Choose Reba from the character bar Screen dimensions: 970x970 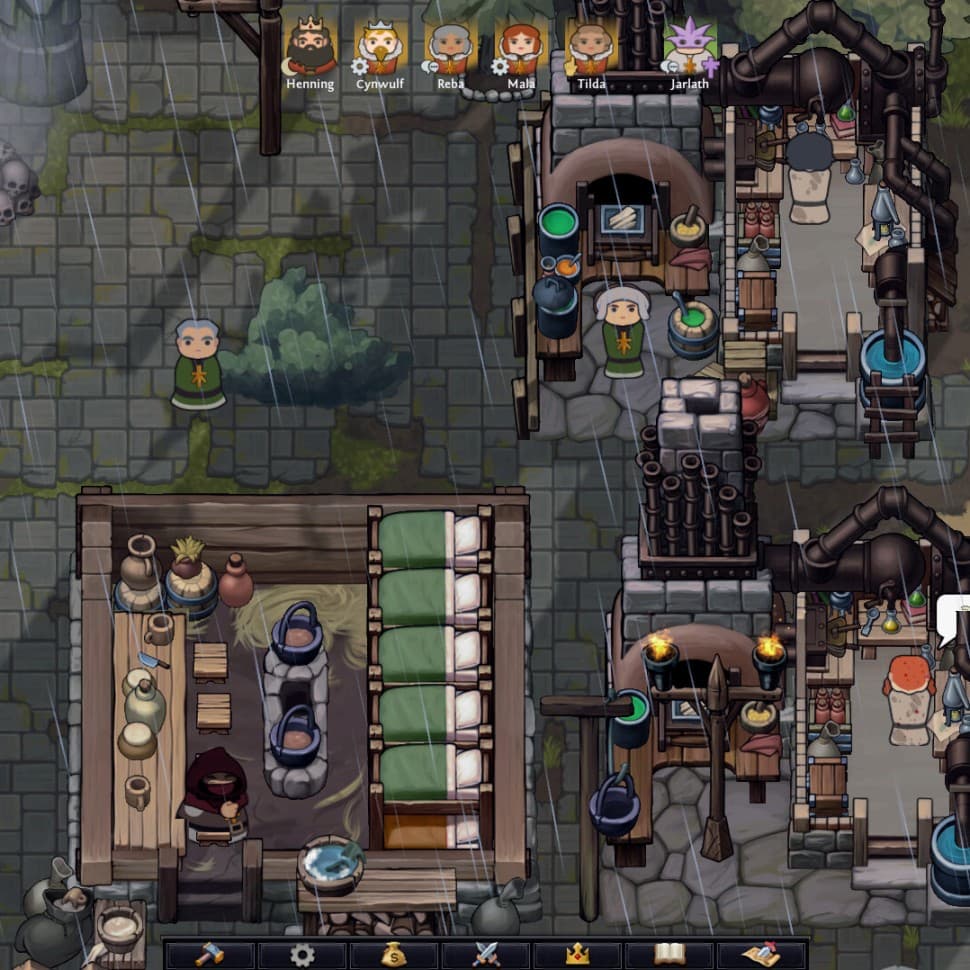451,47
